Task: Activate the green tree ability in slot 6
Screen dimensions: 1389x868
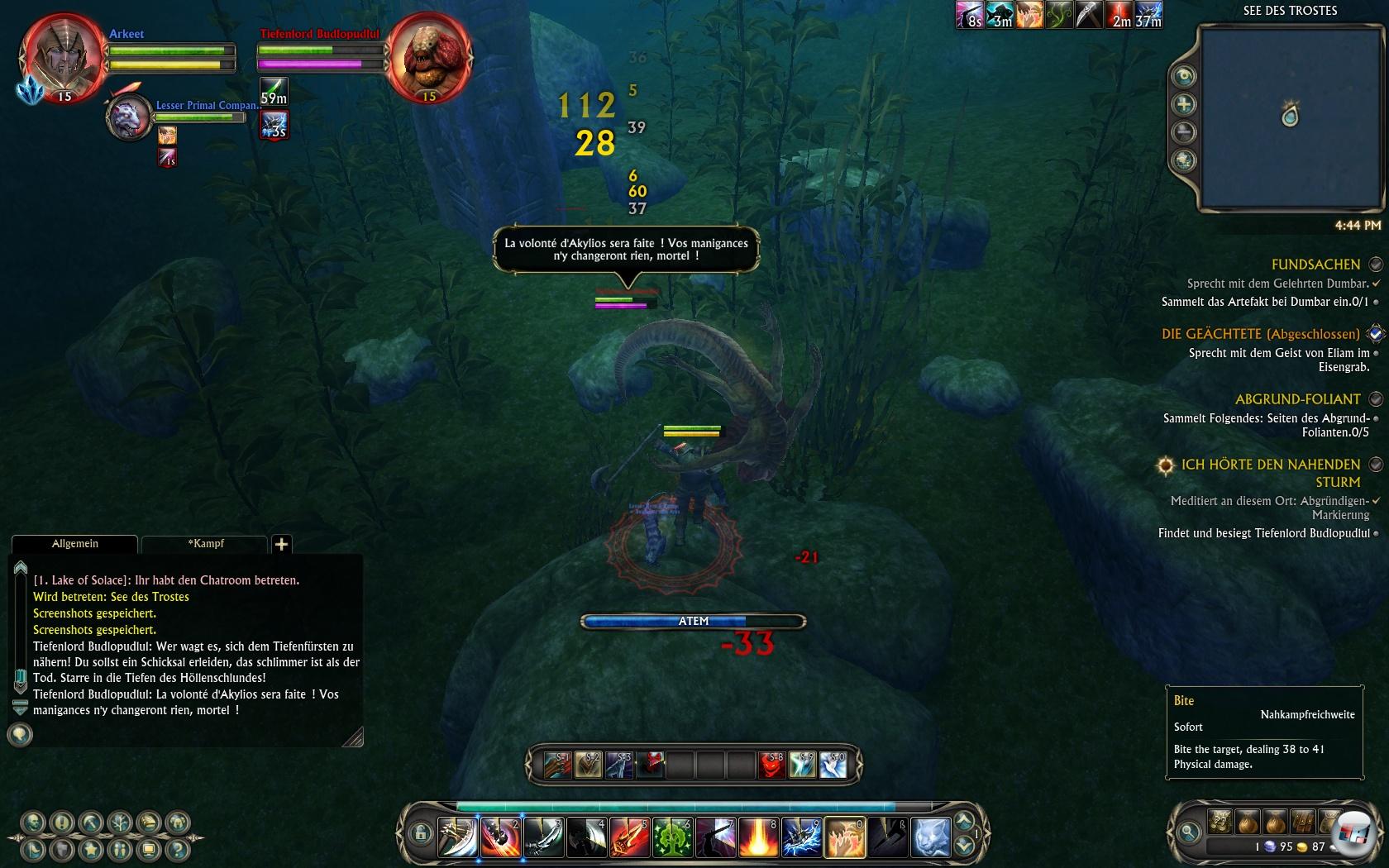Action: tap(672, 837)
